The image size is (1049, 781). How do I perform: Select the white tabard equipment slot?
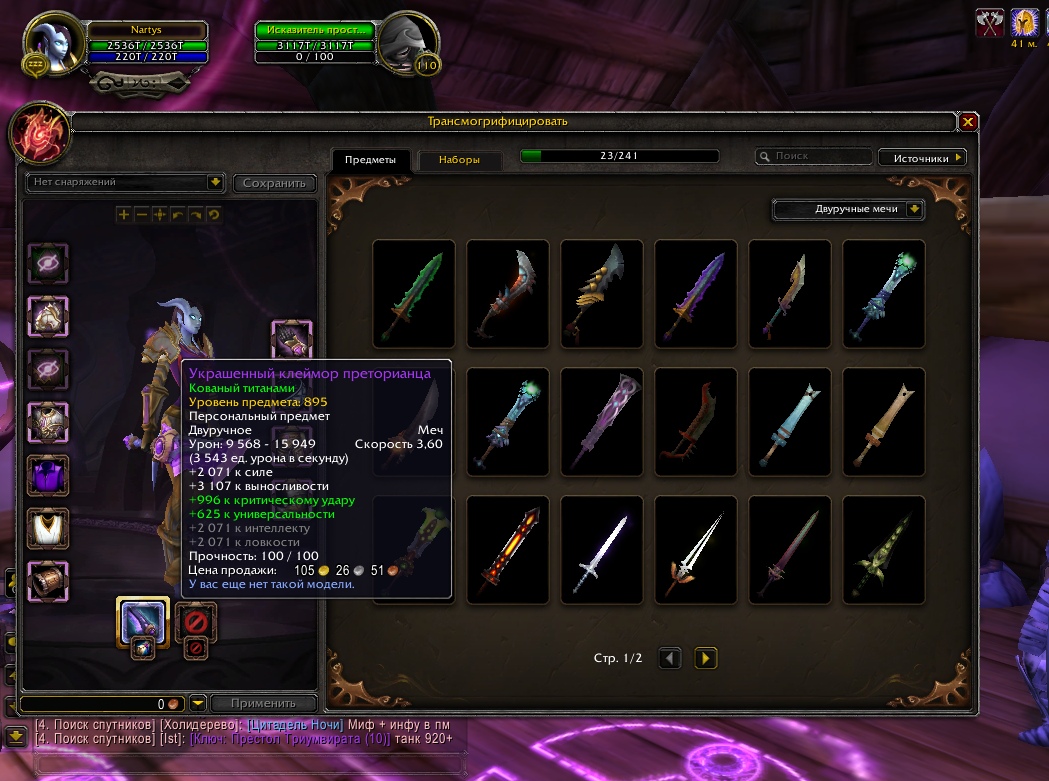(47, 527)
